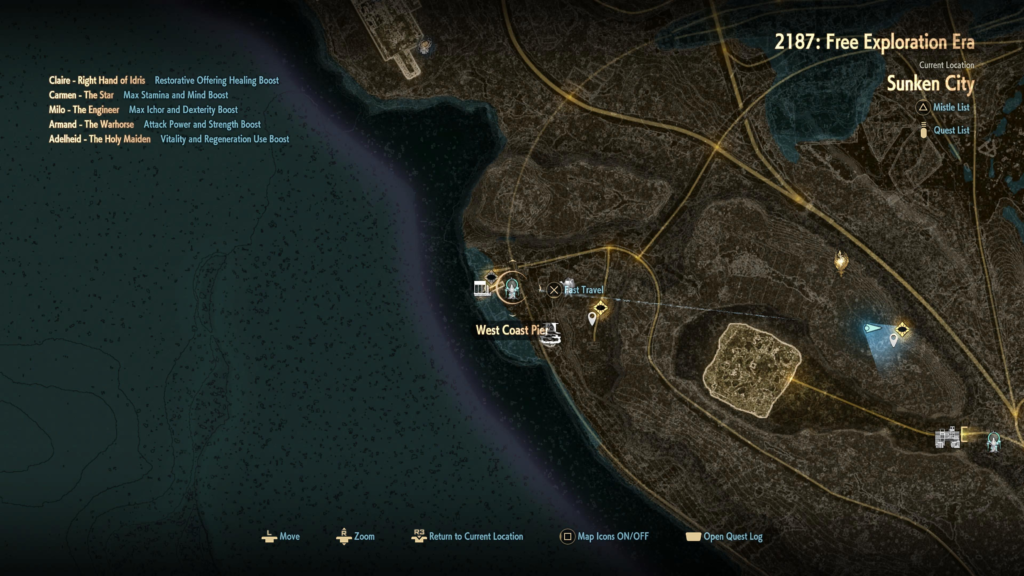This screenshot has height=576, width=1024.
Task: Choose the mistle marker next to the building cluster
Action: coord(993,440)
